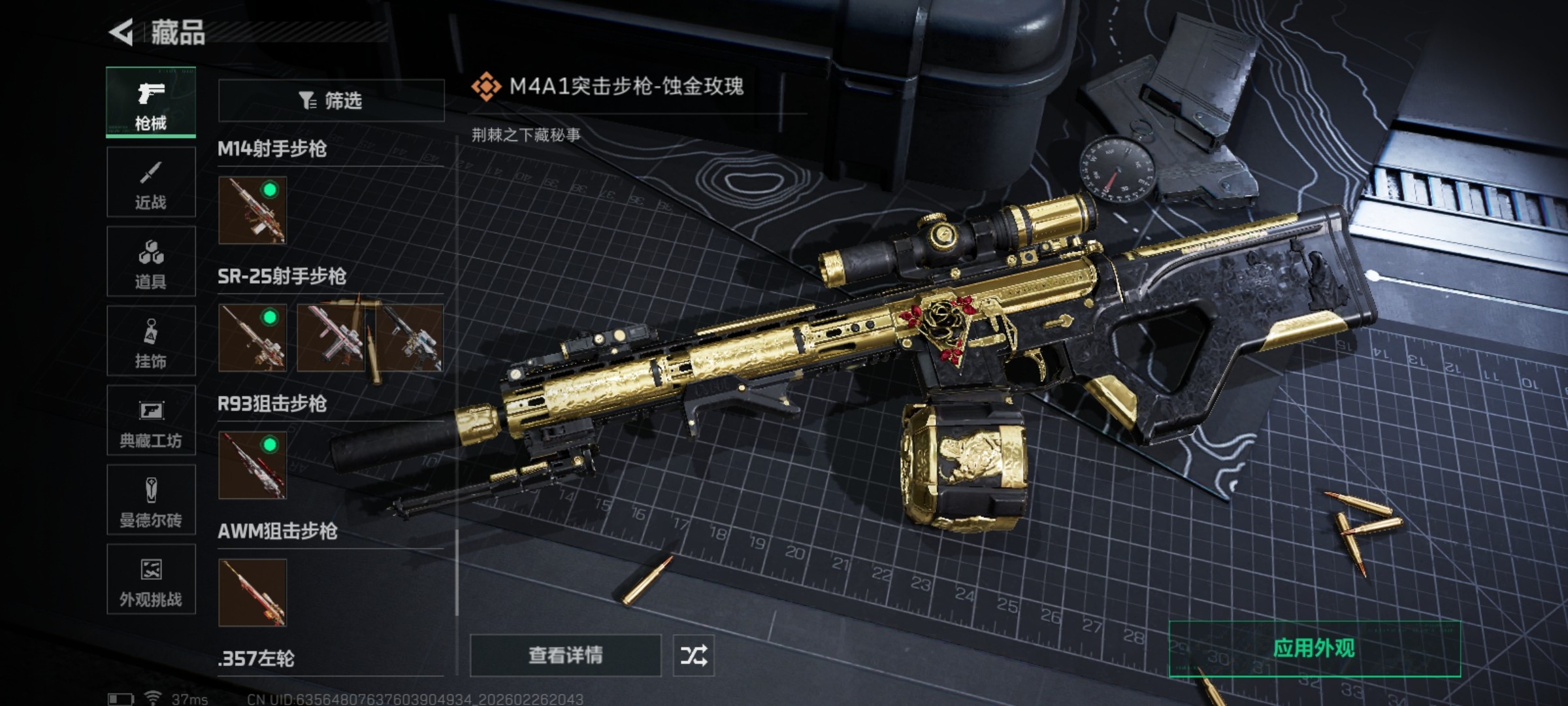This screenshot has width=1568, height=706.
Task: Go back using the arrow beside 藏品
Action: 122,32
